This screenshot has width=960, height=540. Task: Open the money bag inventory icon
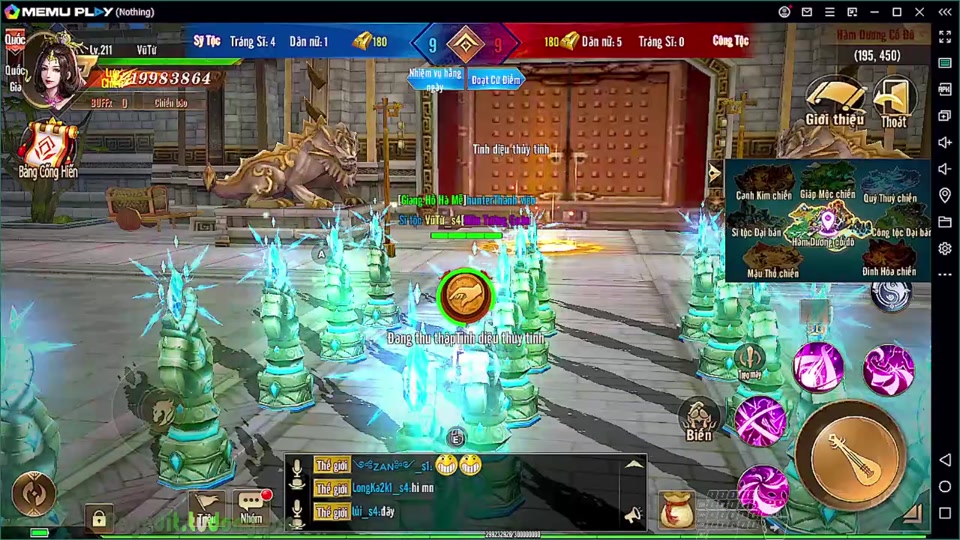[677, 509]
